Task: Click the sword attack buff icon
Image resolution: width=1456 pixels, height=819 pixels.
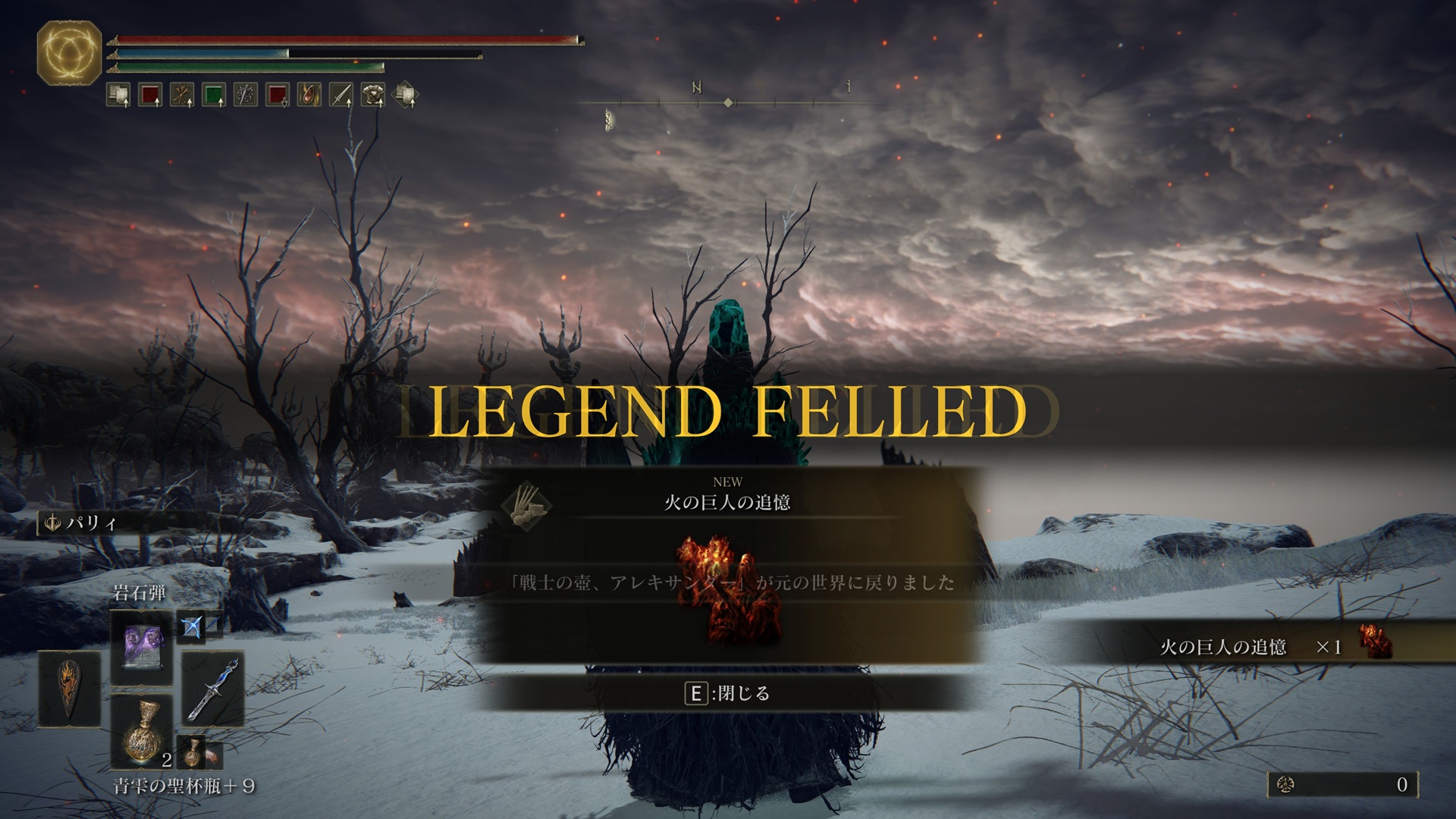Action: tap(341, 95)
